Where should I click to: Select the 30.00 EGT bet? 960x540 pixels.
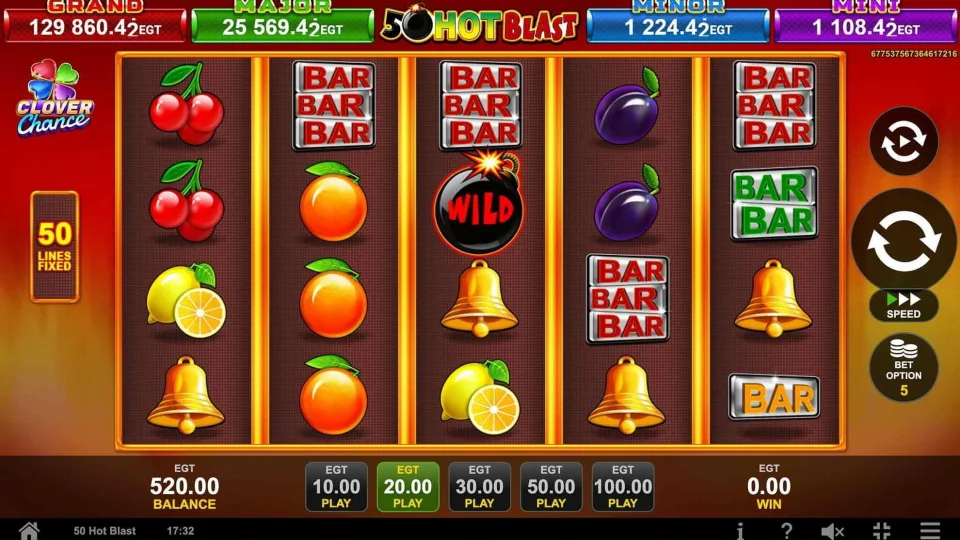(x=480, y=487)
